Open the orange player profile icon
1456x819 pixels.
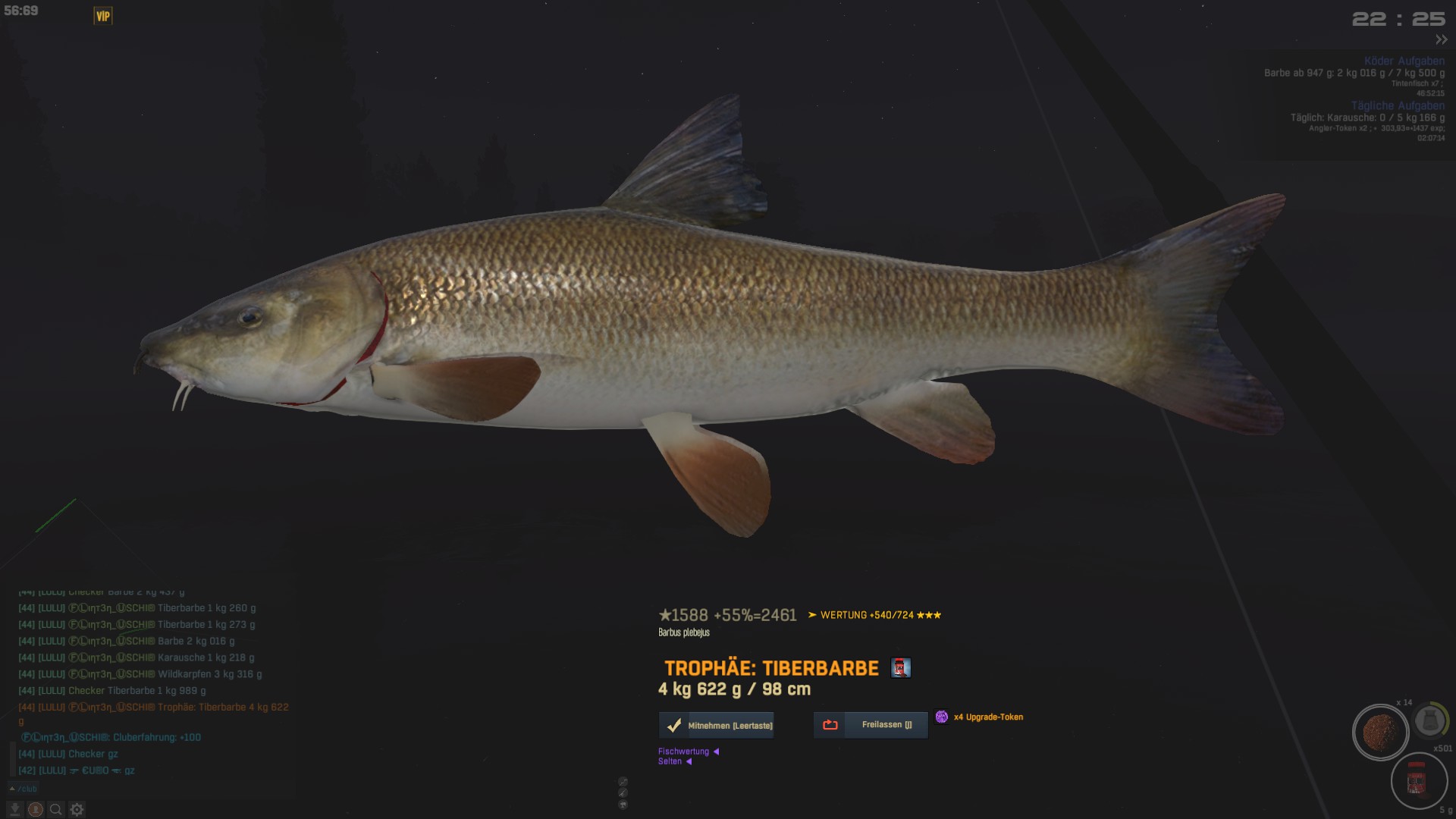click(35, 810)
